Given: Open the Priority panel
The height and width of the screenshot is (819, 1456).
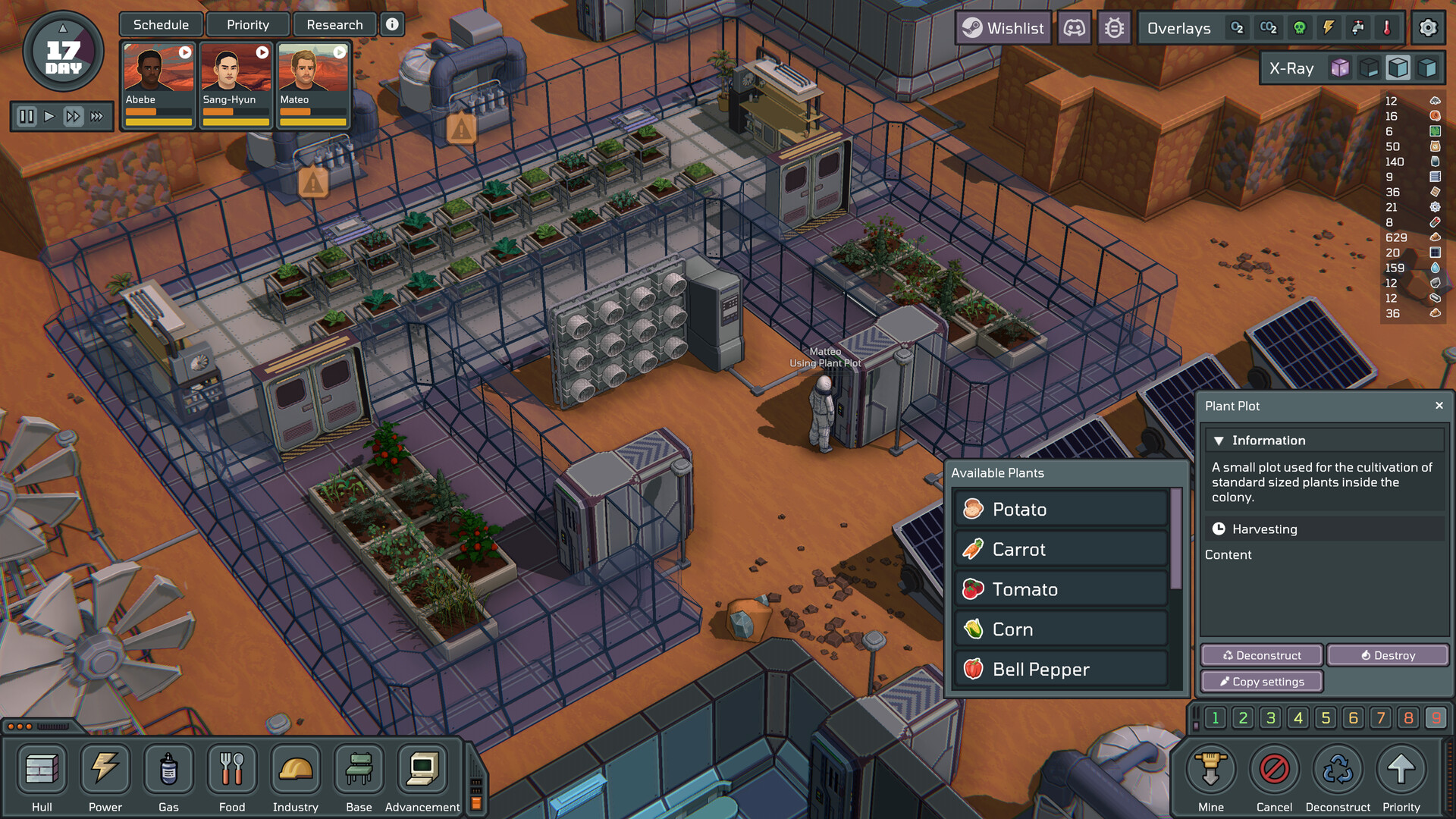Looking at the screenshot, I should [248, 25].
